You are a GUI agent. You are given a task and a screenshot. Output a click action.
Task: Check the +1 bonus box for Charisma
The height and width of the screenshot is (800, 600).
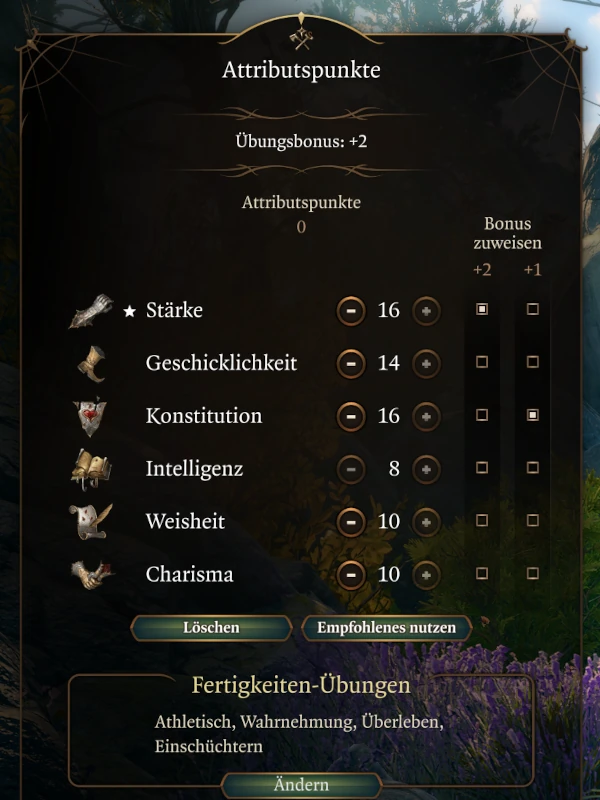point(533,573)
